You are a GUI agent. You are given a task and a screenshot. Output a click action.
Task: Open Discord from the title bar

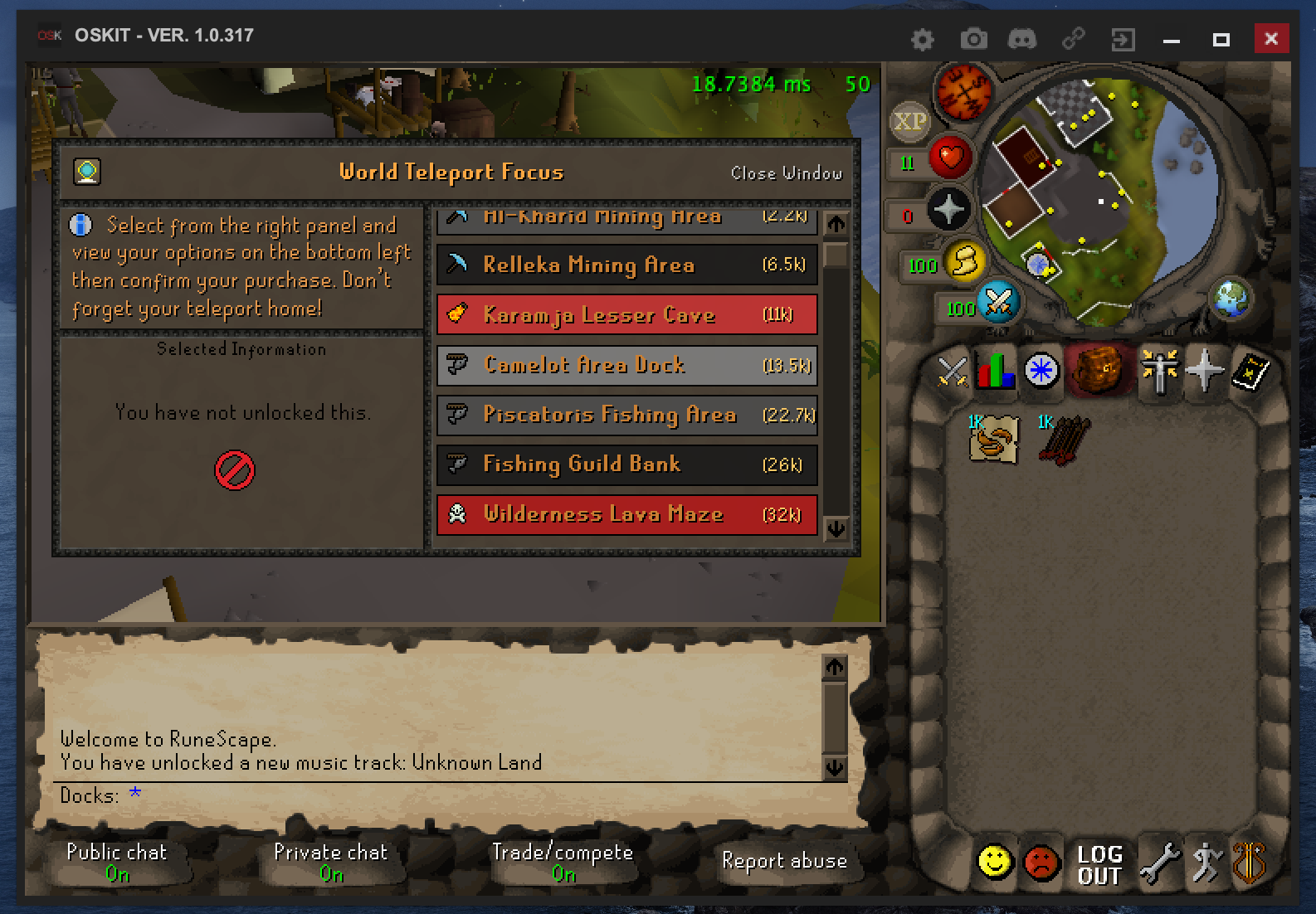(x=1021, y=38)
